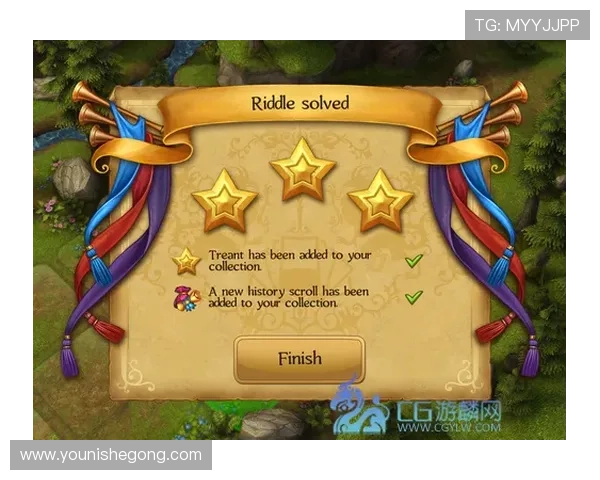Screen dimensions: 600x480
Task: Click the Finish button
Action: point(299,359)
